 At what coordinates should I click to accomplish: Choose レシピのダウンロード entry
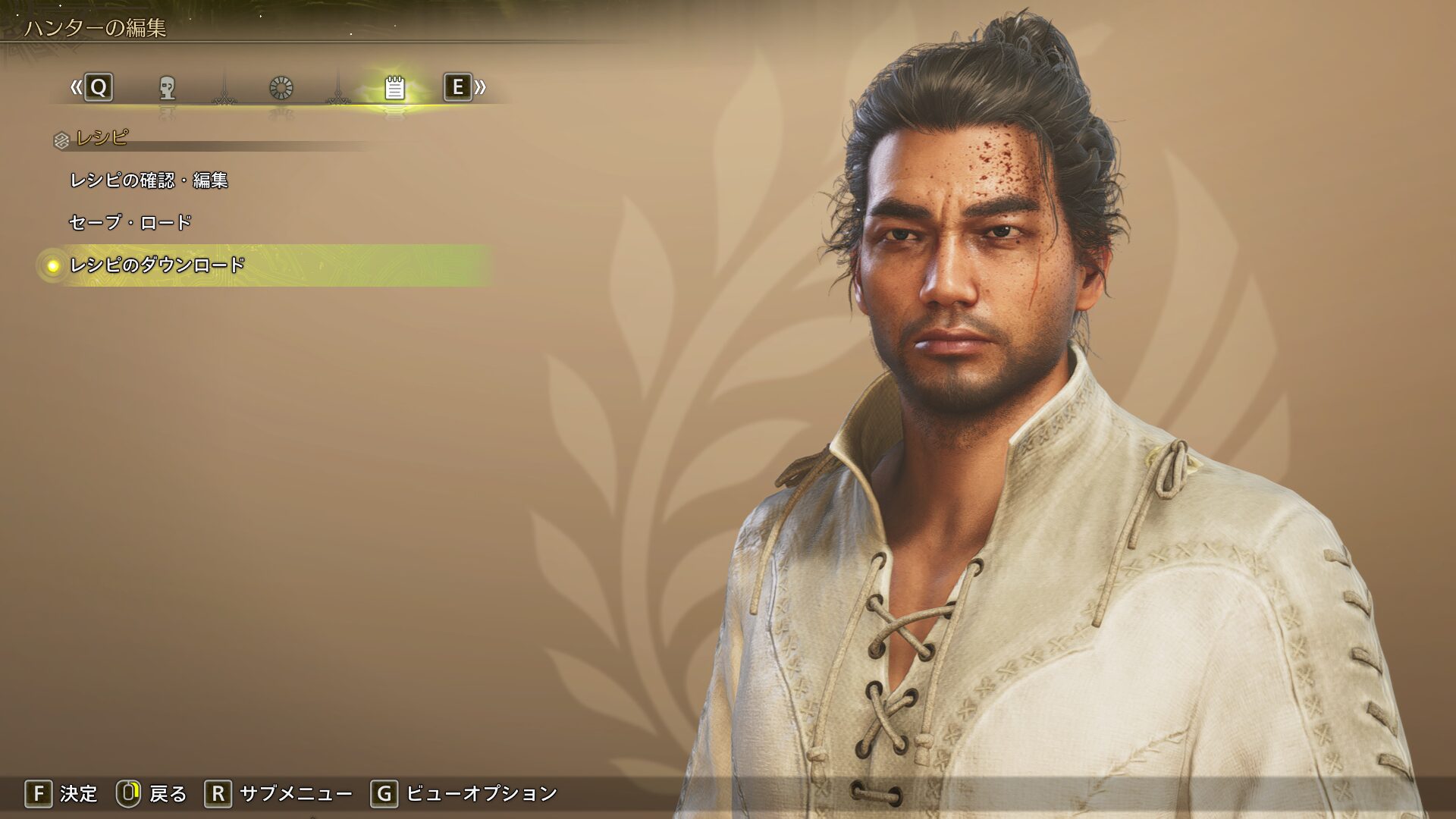click(x=158, y=265)
